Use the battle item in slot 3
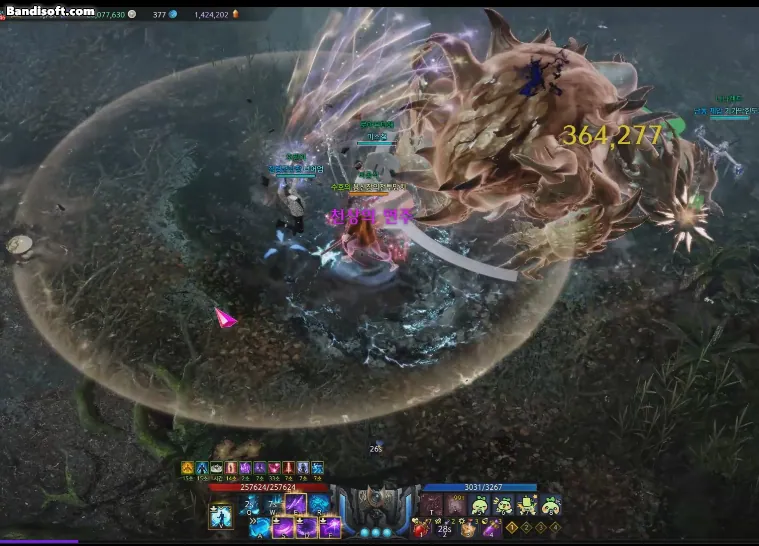759x546 pixels. 467,529
